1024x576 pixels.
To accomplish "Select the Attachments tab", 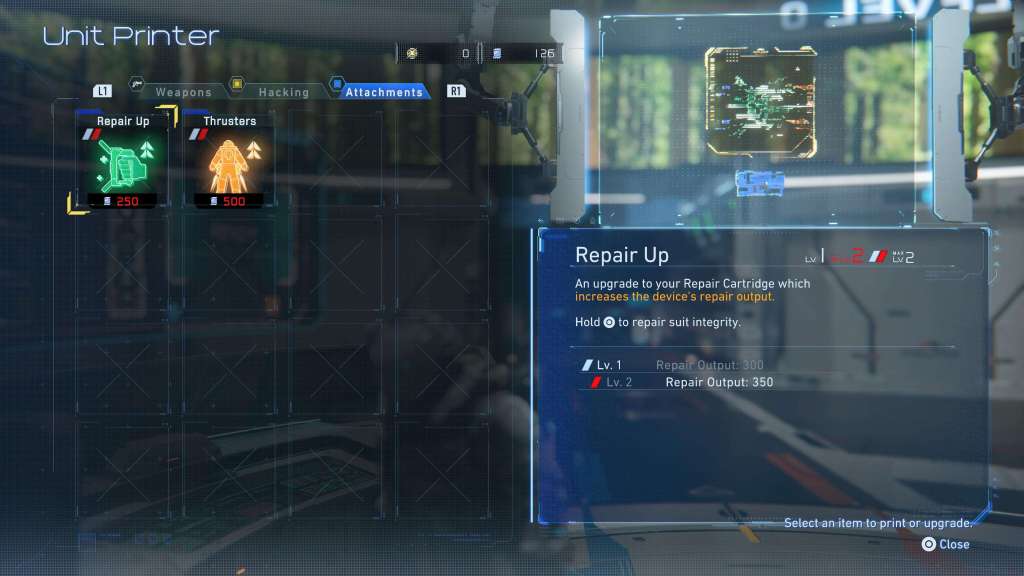I will pos(384,92).
